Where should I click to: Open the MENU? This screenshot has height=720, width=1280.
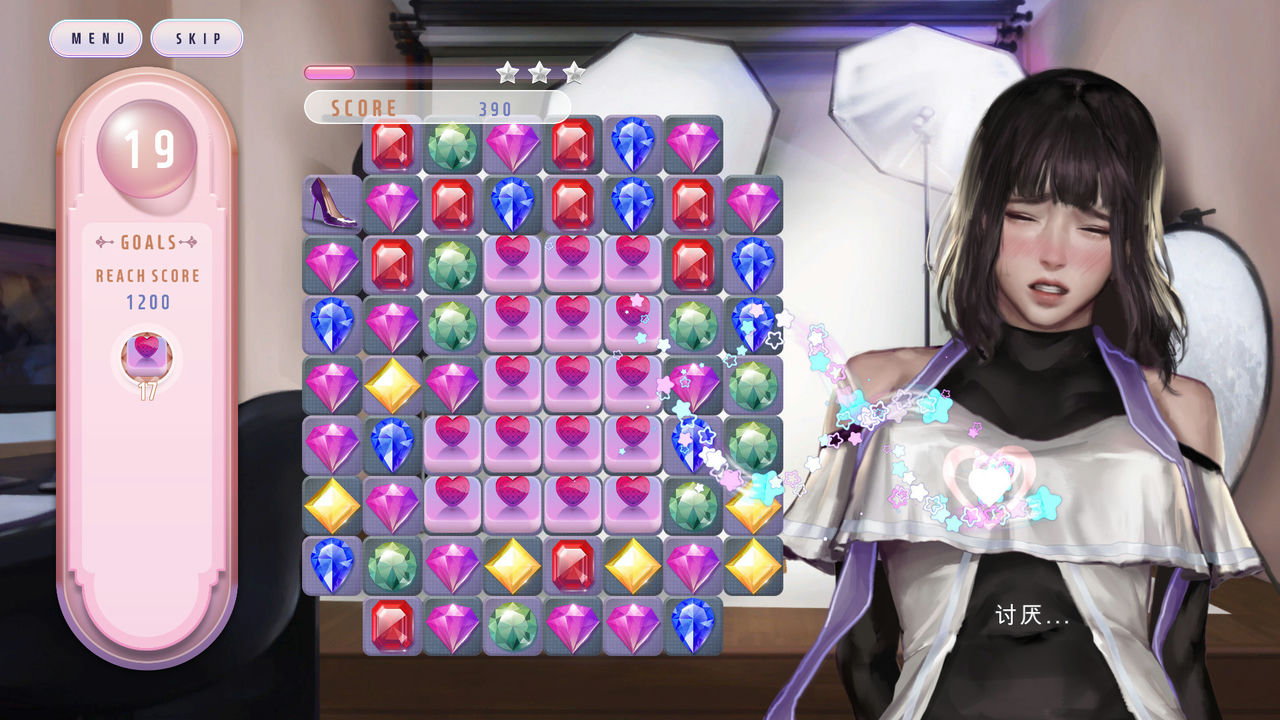click(x=95, y=38)
